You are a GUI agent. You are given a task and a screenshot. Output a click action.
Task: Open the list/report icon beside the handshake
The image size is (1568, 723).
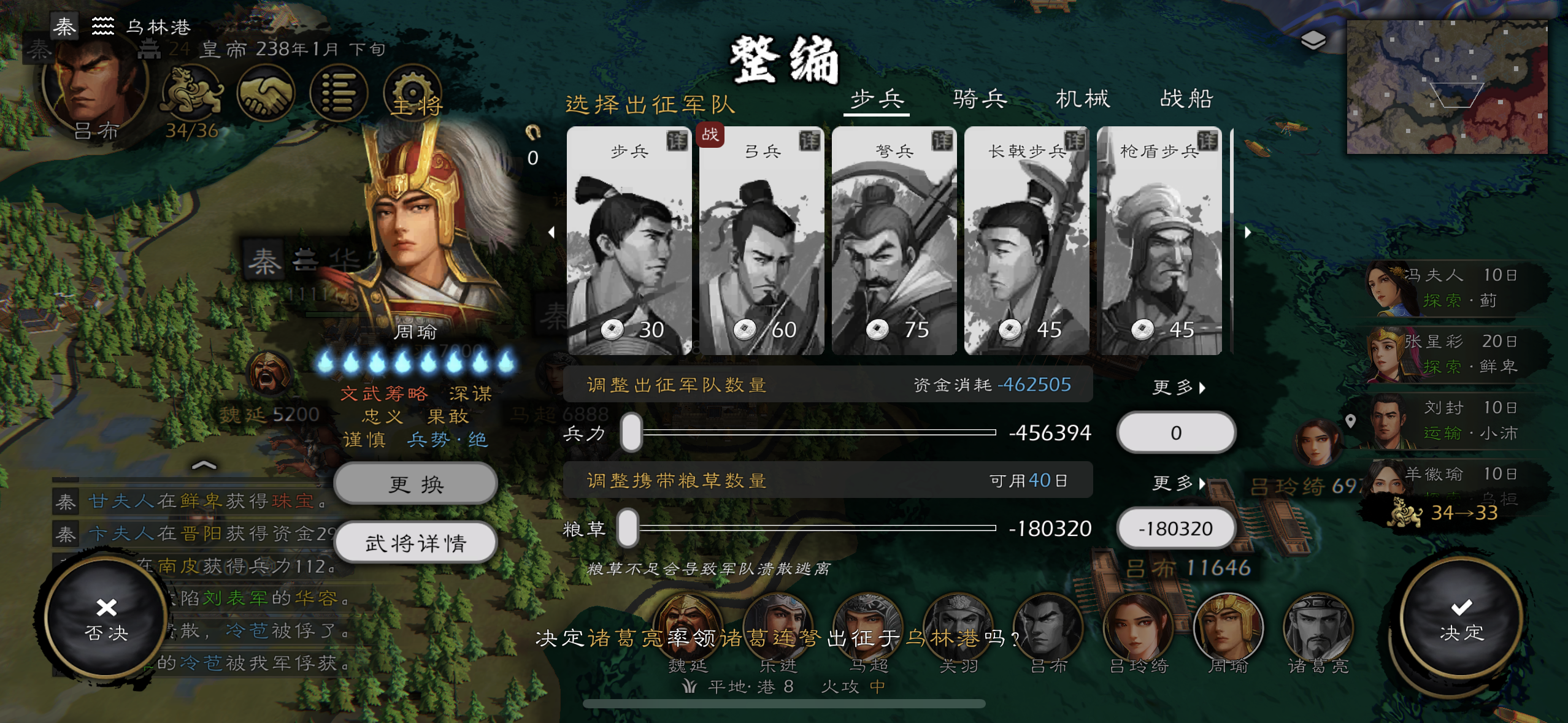pos(339,92)
